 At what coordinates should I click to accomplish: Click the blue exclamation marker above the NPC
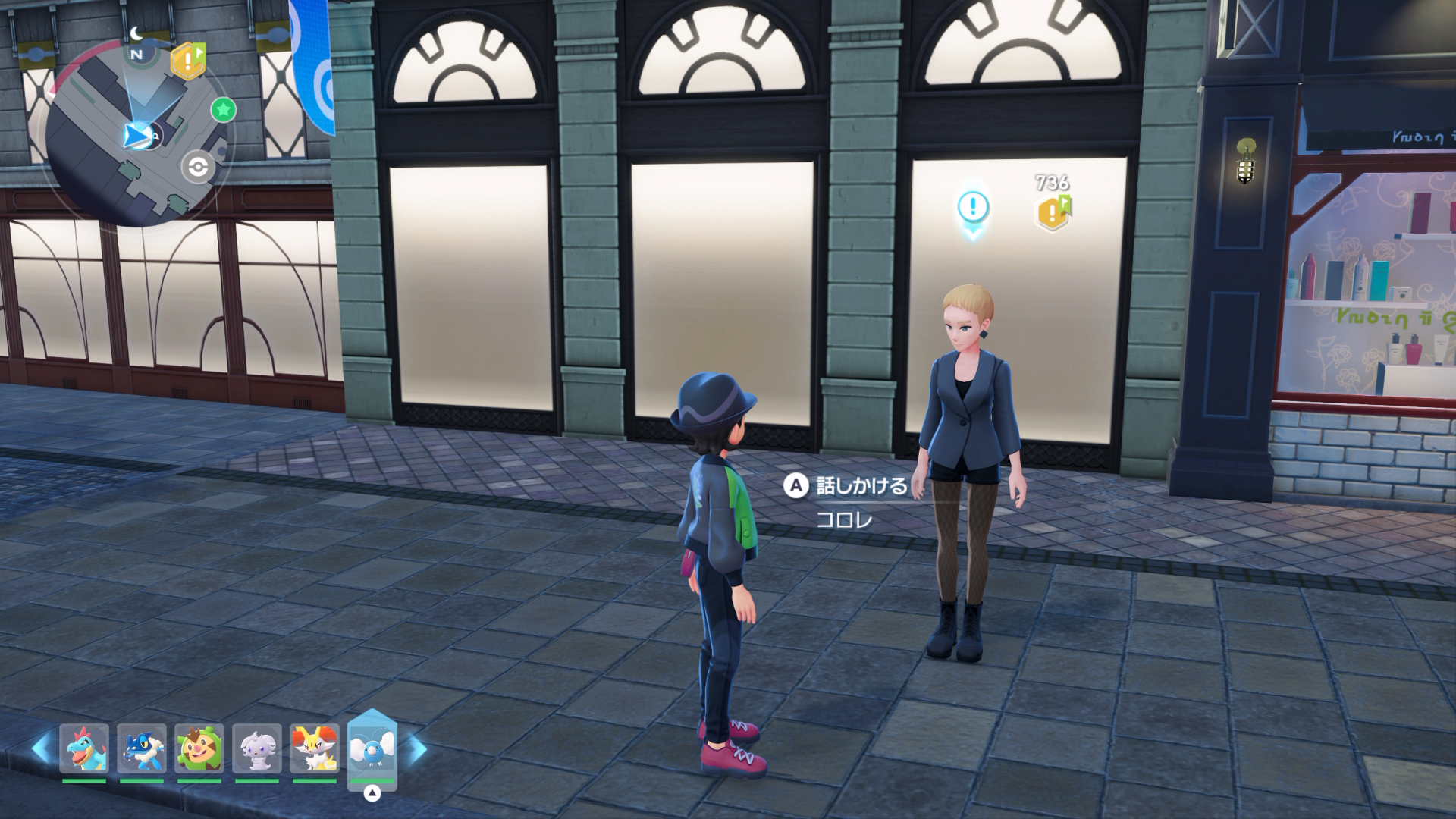point(973,207)
